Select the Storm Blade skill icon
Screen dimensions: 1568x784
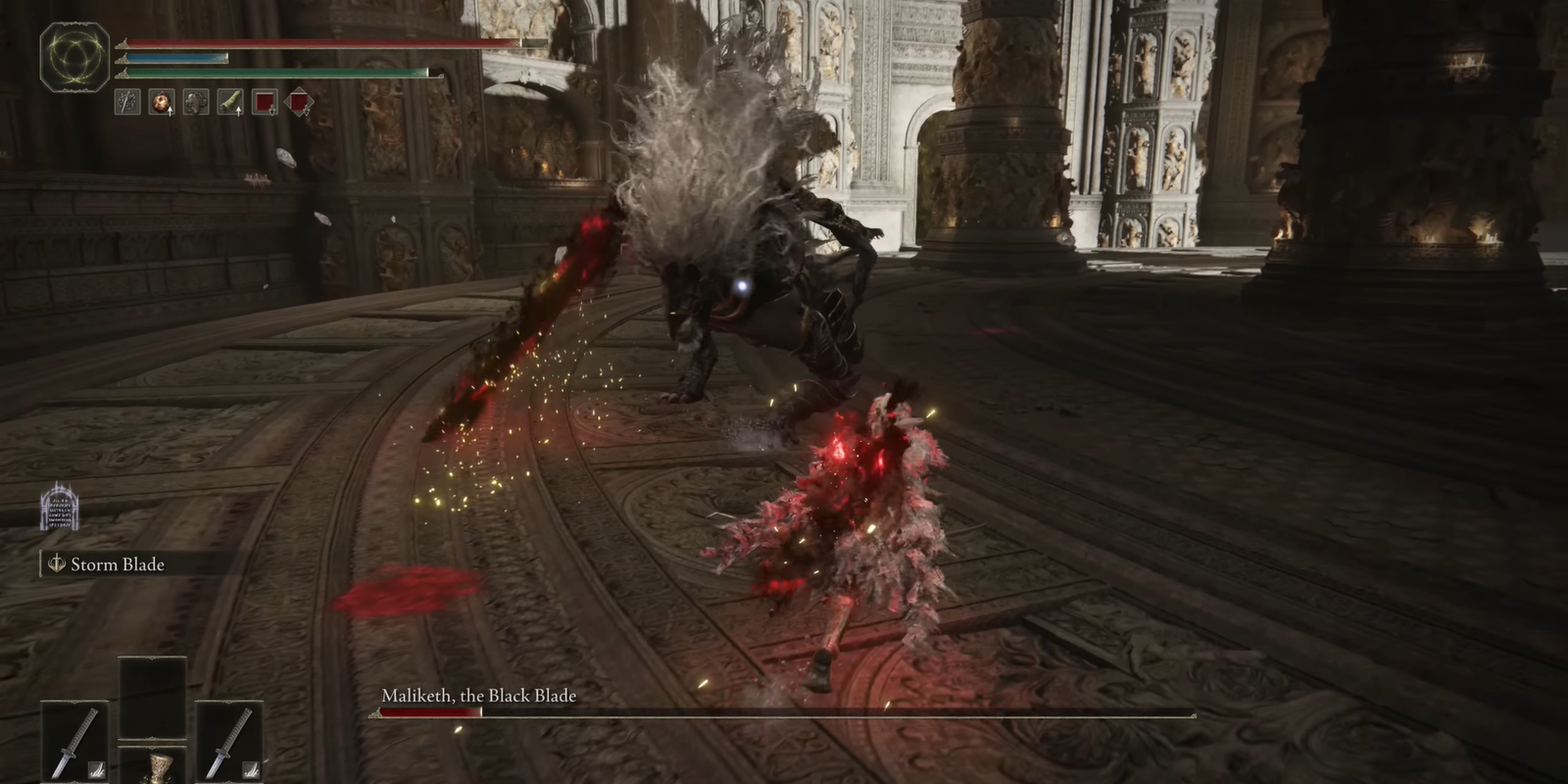[56, 564]
